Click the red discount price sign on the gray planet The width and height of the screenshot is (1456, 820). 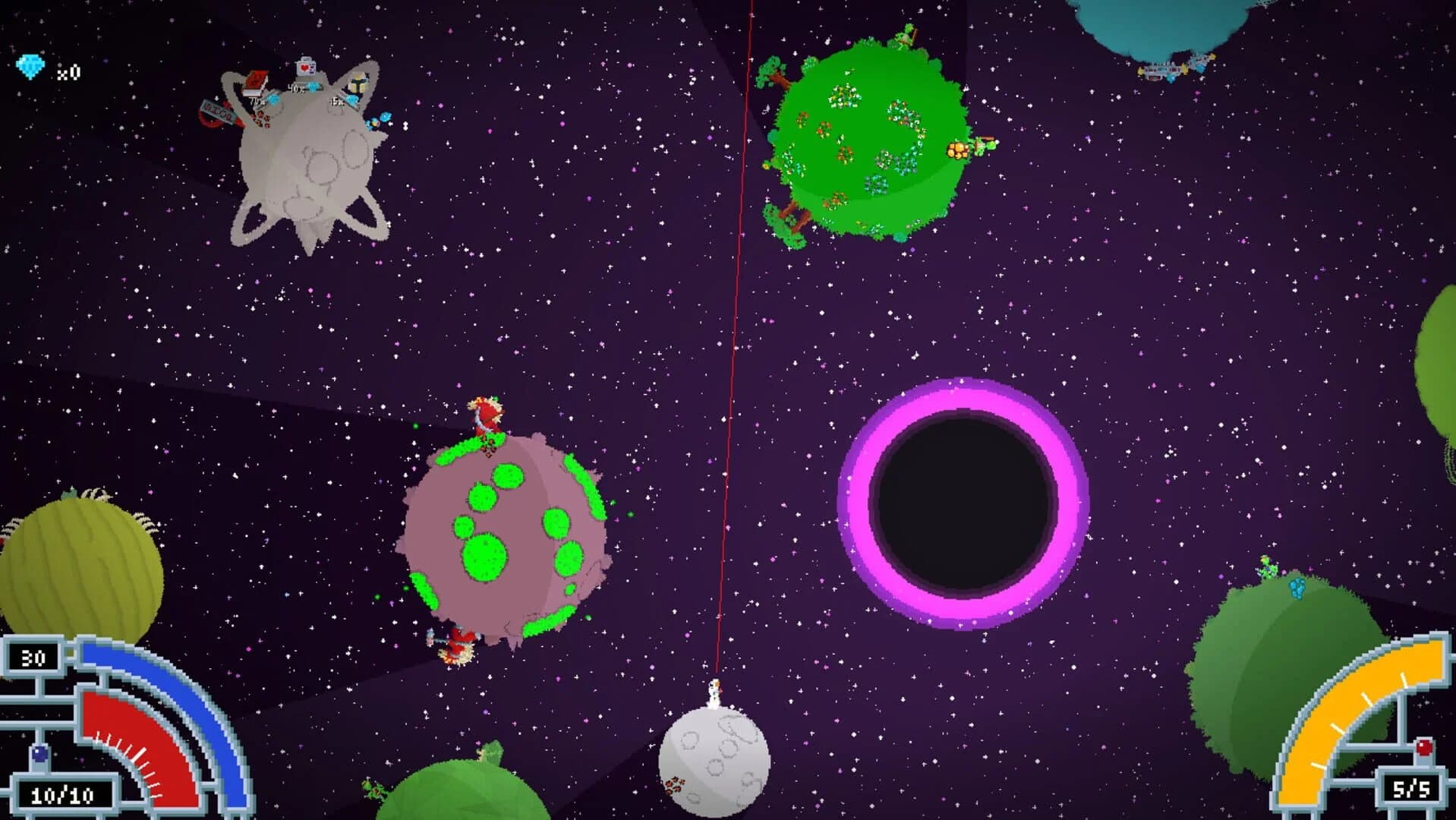coord(218,114)
